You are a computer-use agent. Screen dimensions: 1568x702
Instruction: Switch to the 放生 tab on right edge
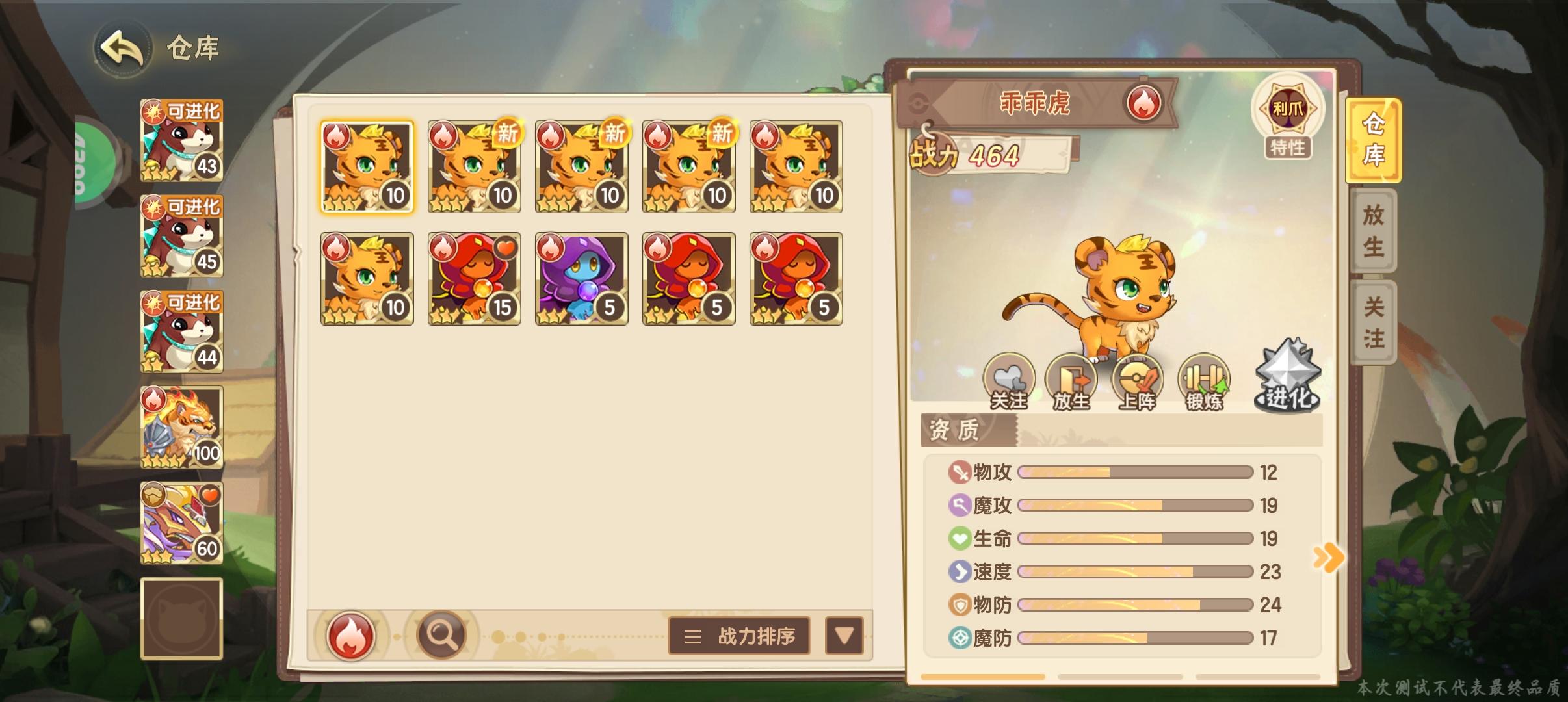[x=1374, y=232]
